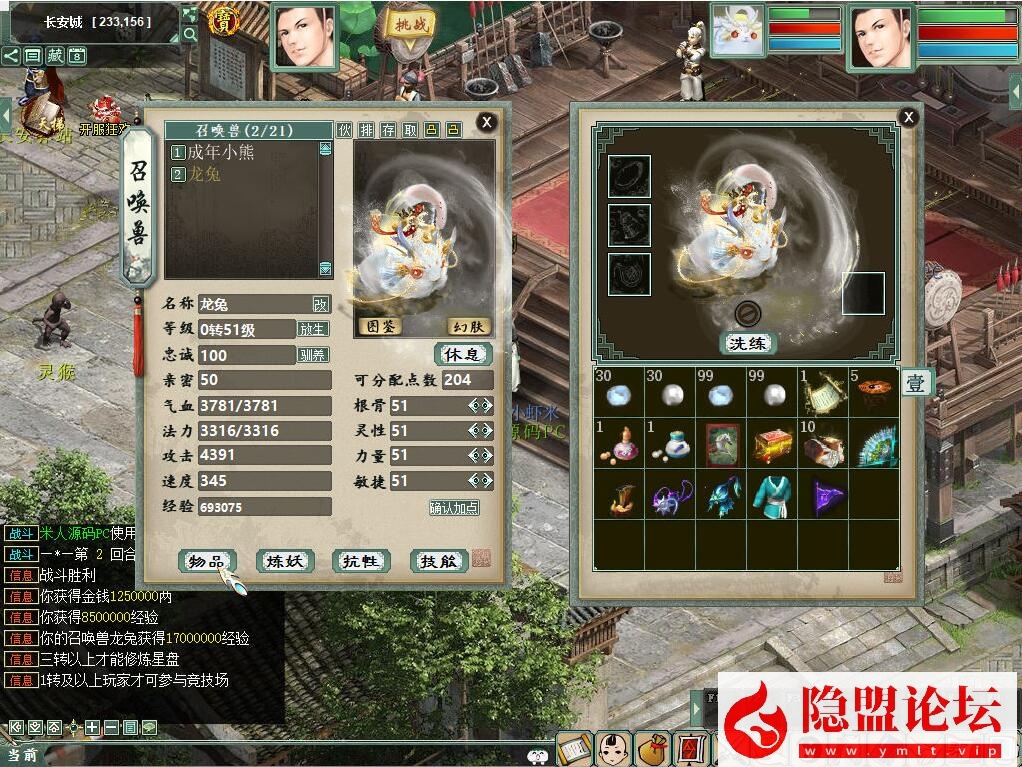Viewport: 1022px width, 767px height.
Task: Click the 驯养 tame button
Action: tap(313, 354)
